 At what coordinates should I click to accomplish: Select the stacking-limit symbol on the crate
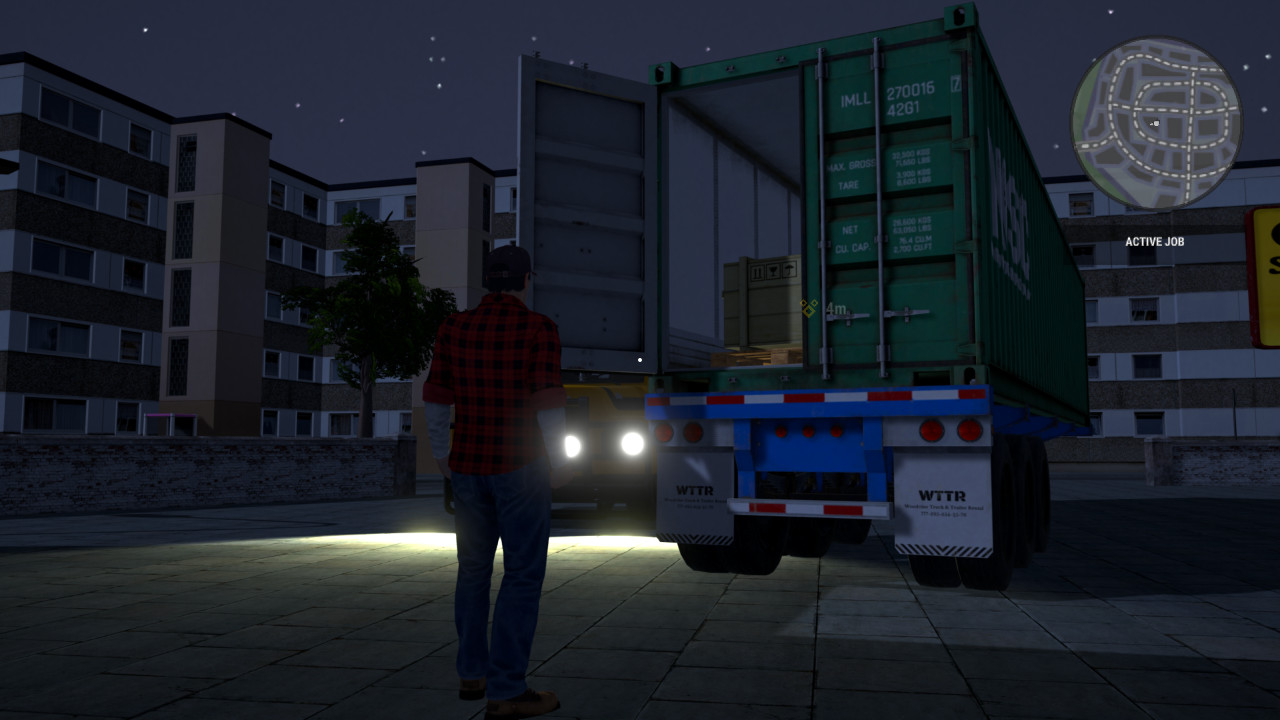point(758,272)
